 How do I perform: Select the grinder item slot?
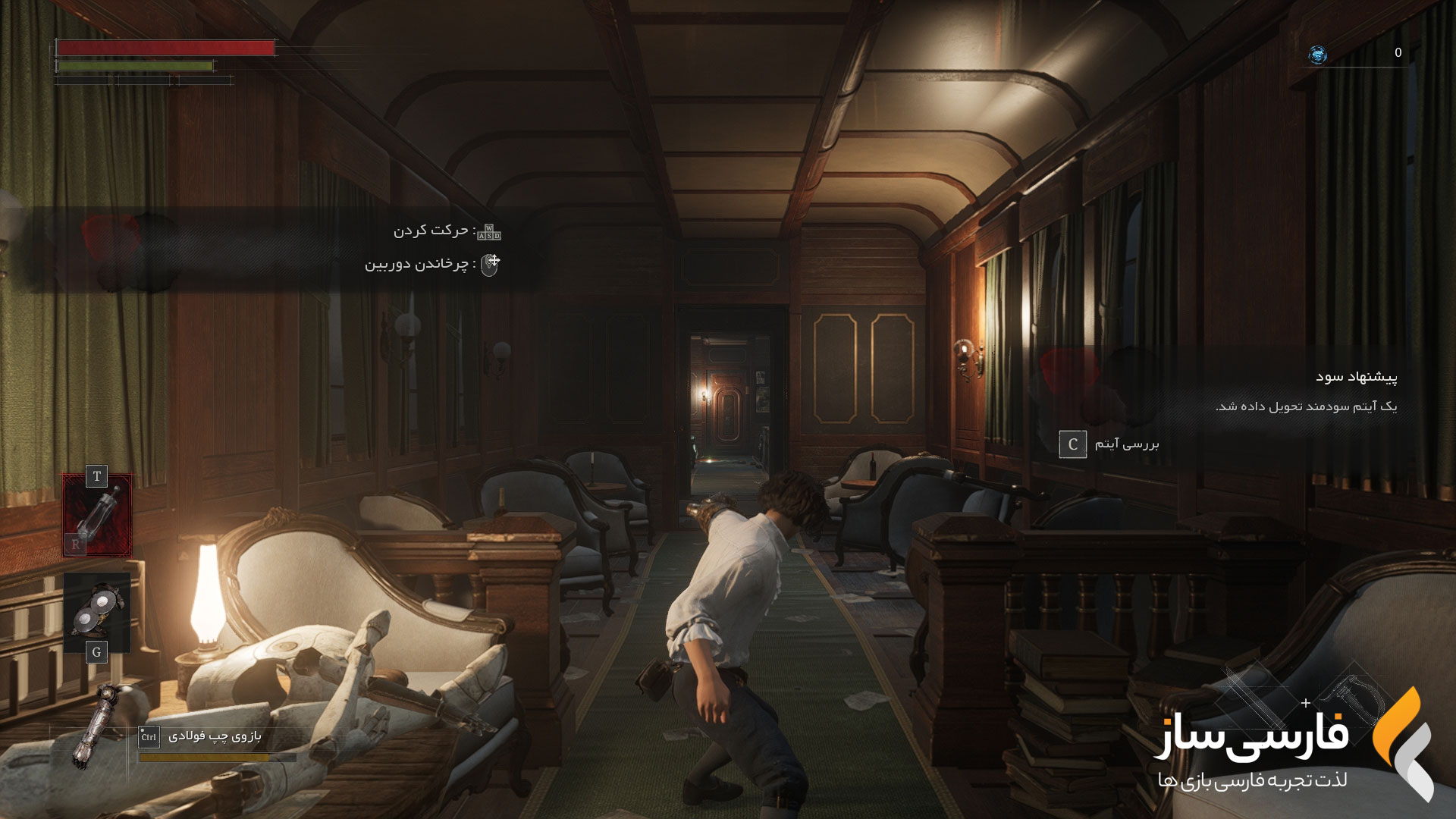pos(97,611)
